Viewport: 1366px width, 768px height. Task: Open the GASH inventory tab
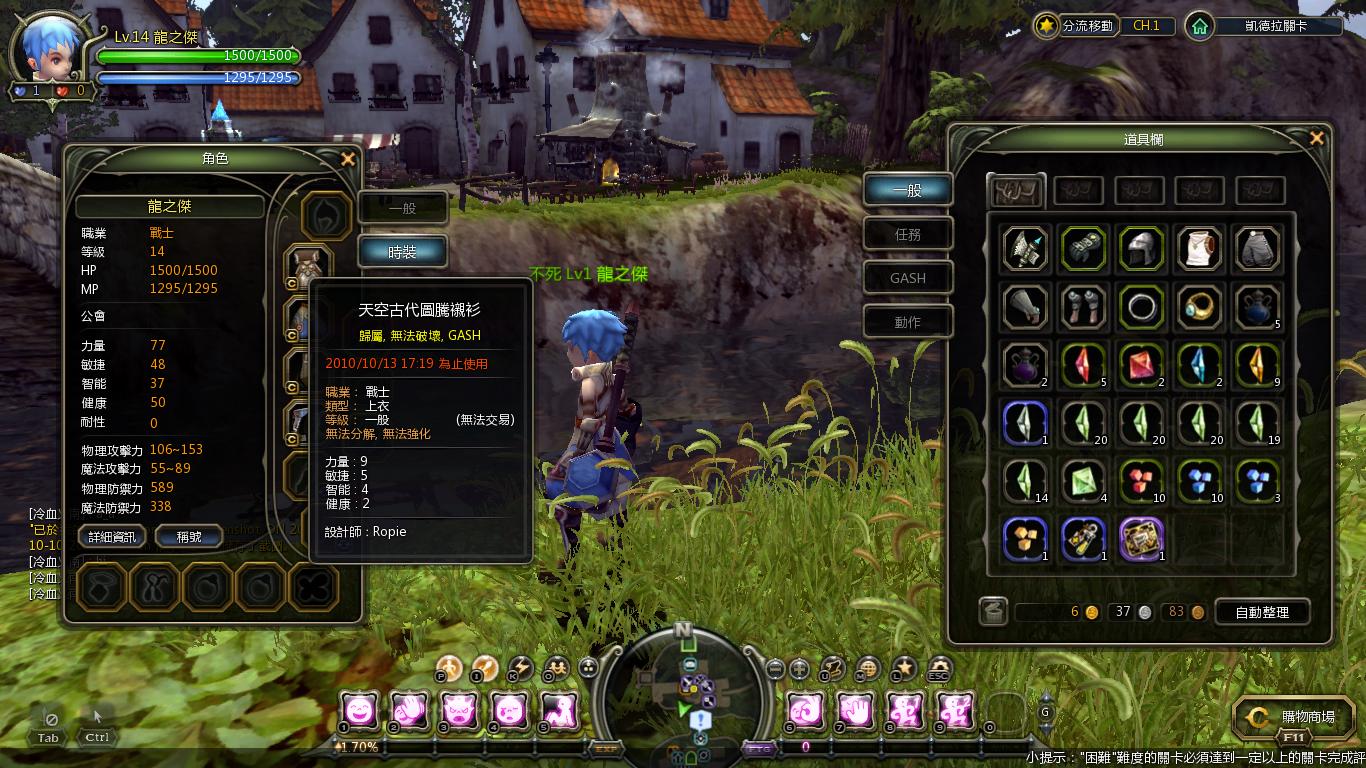908,278
